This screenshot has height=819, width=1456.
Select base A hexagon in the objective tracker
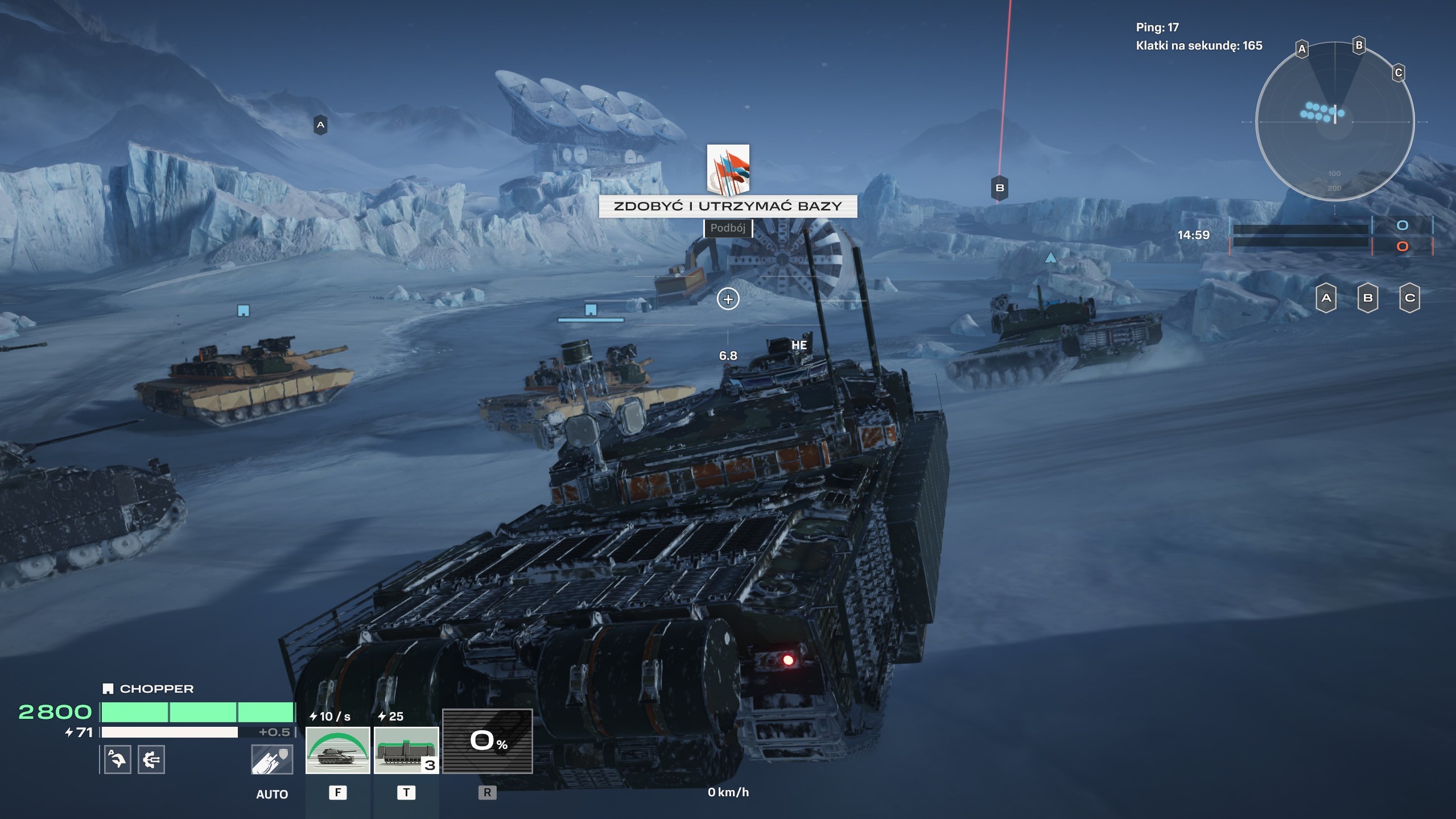pyautogui.click(x=1326, y=298)
